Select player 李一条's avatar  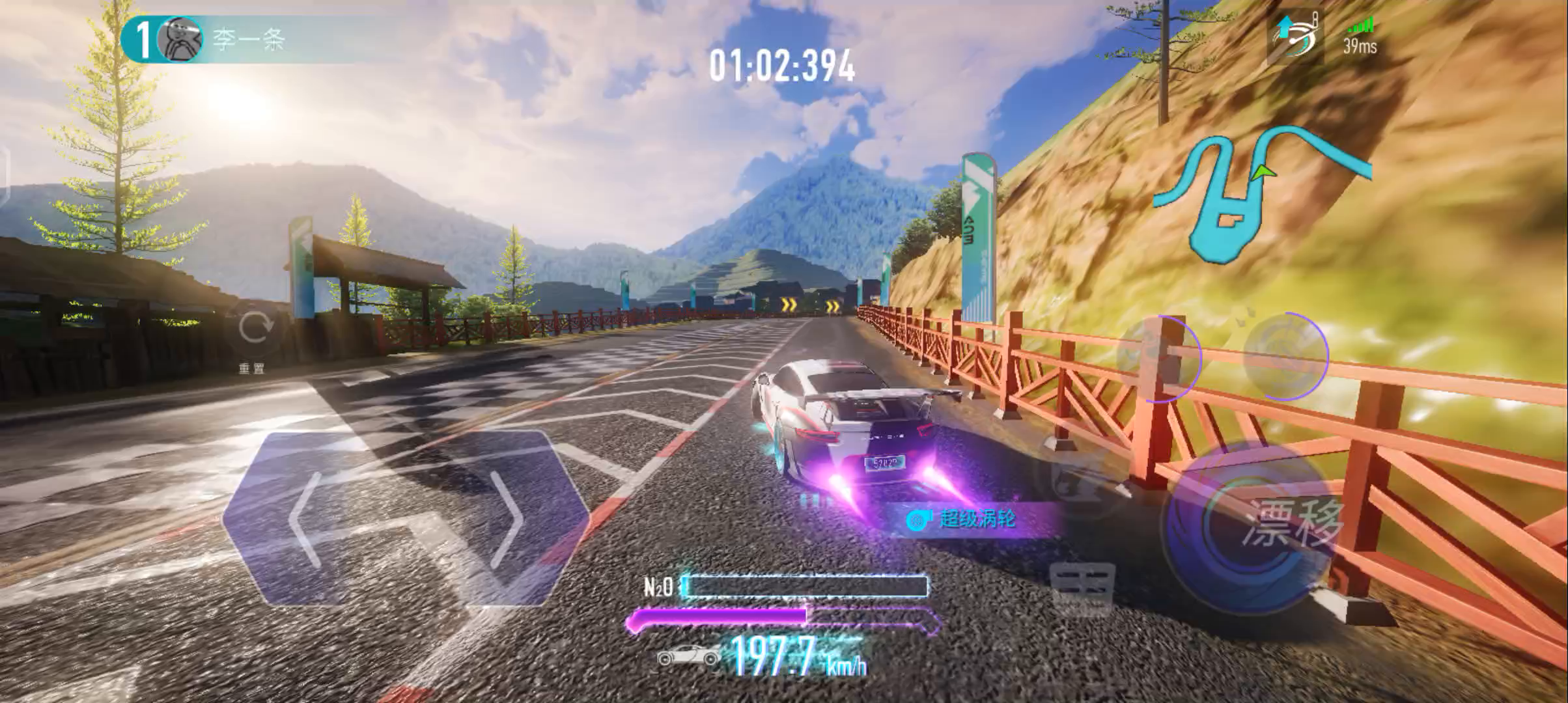coord(180,40)
